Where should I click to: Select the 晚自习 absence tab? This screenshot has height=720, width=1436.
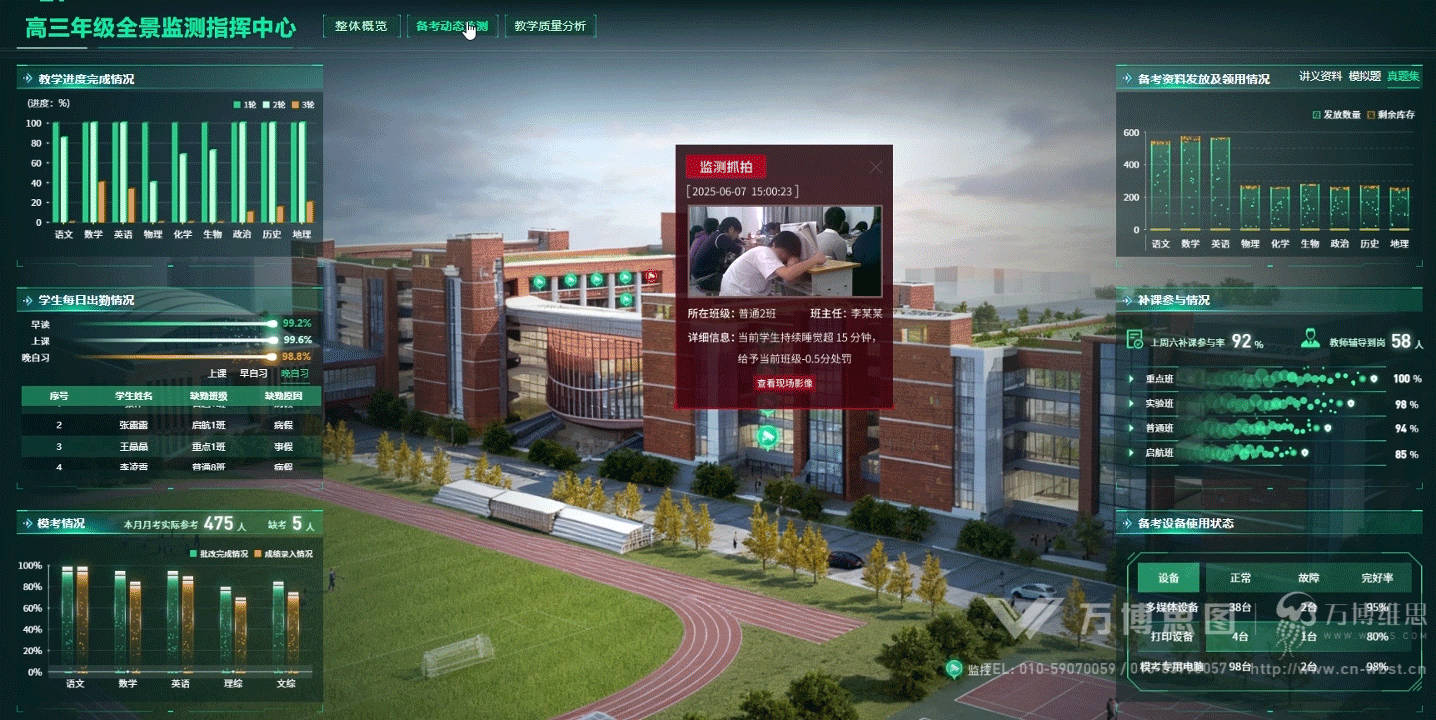tap(295, 374)
